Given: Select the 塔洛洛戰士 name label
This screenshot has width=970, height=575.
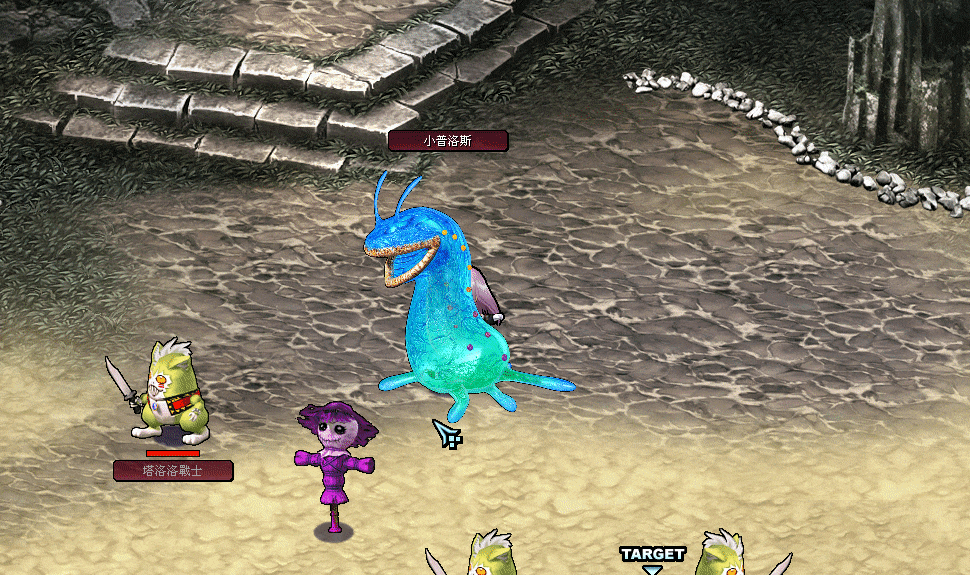Looking at the screenshot, I should point(172,470).
